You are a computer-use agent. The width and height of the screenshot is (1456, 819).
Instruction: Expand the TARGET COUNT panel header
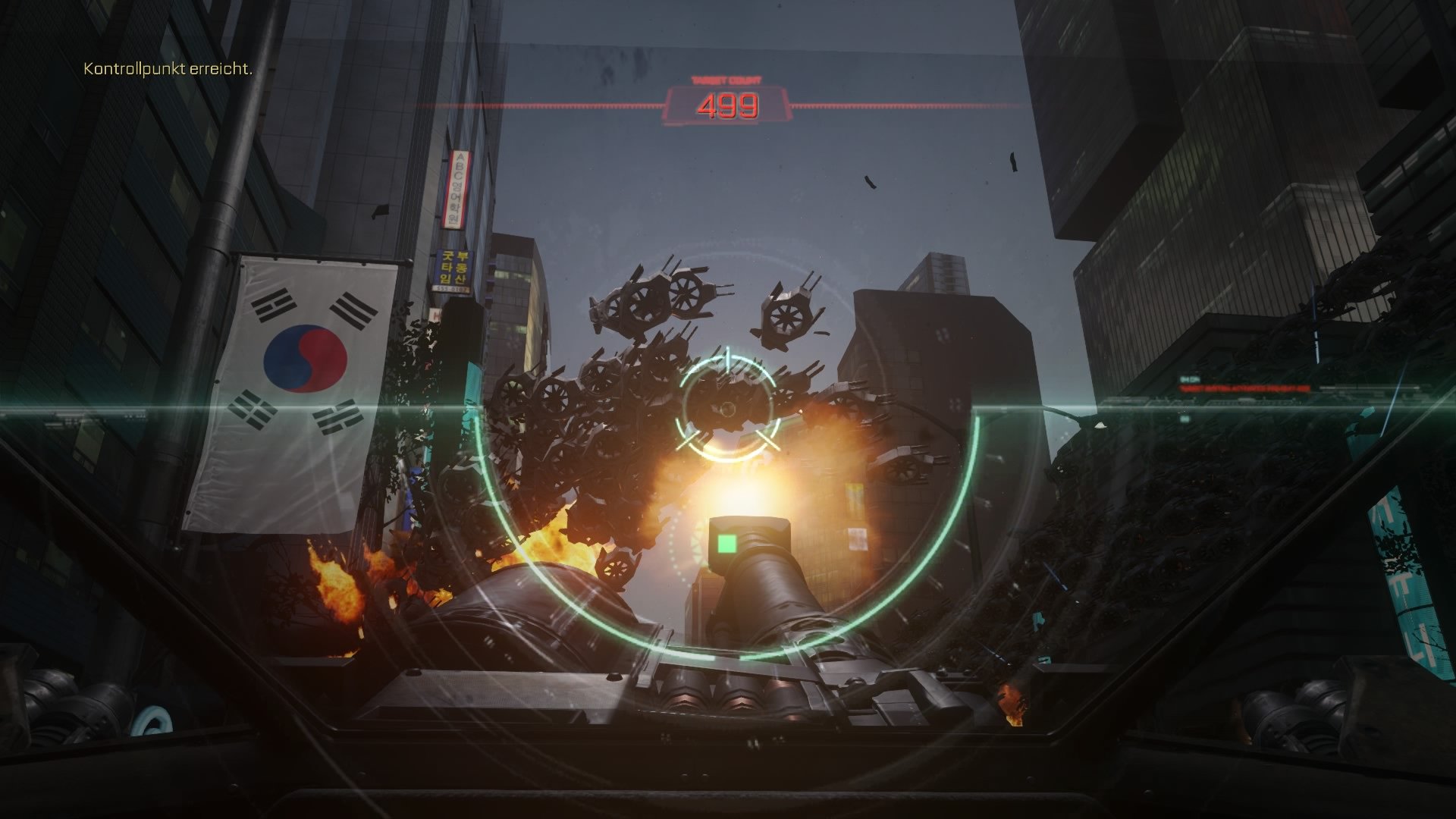(726, 81)
